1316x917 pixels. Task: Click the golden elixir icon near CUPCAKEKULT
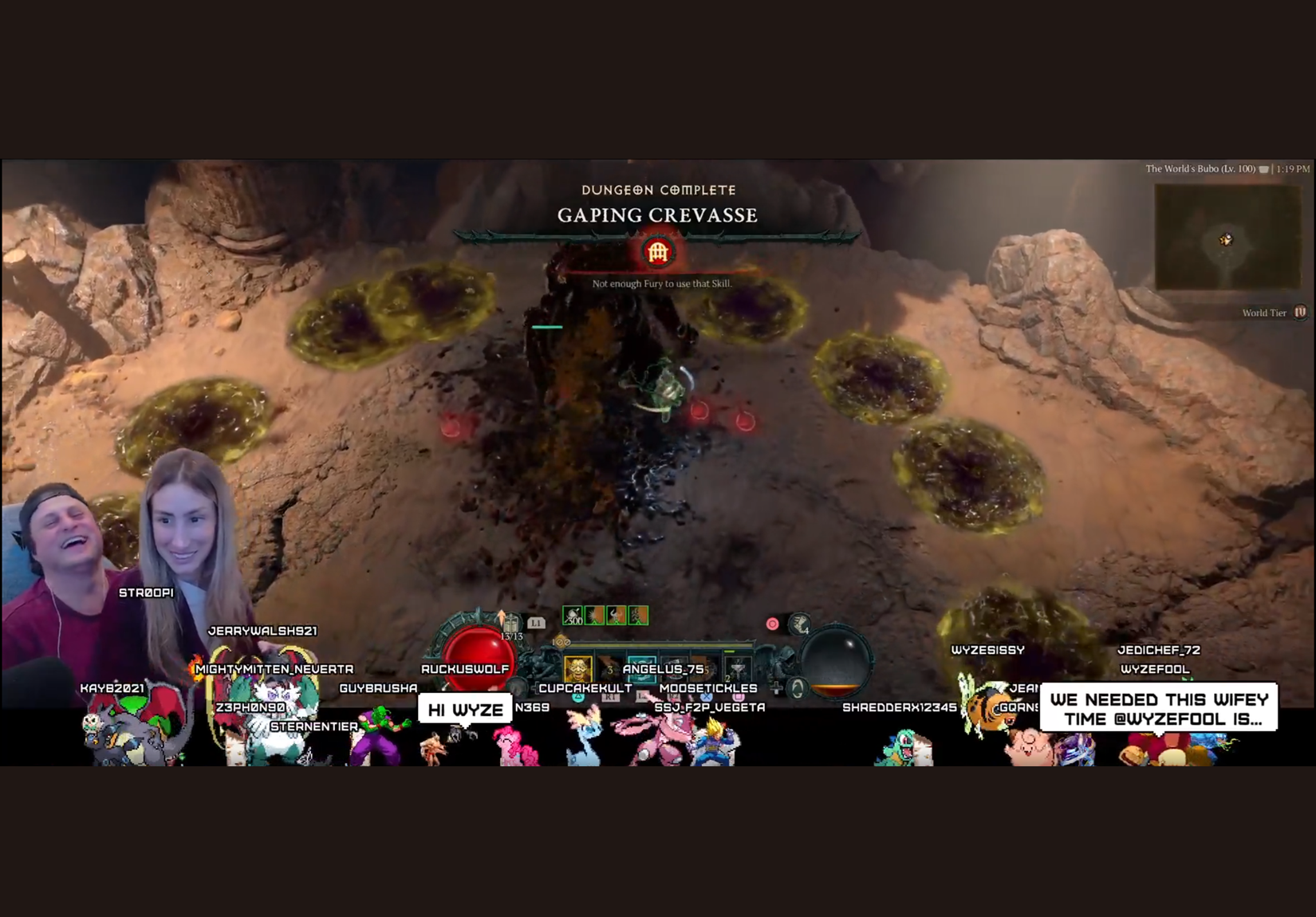coord(577,667)
